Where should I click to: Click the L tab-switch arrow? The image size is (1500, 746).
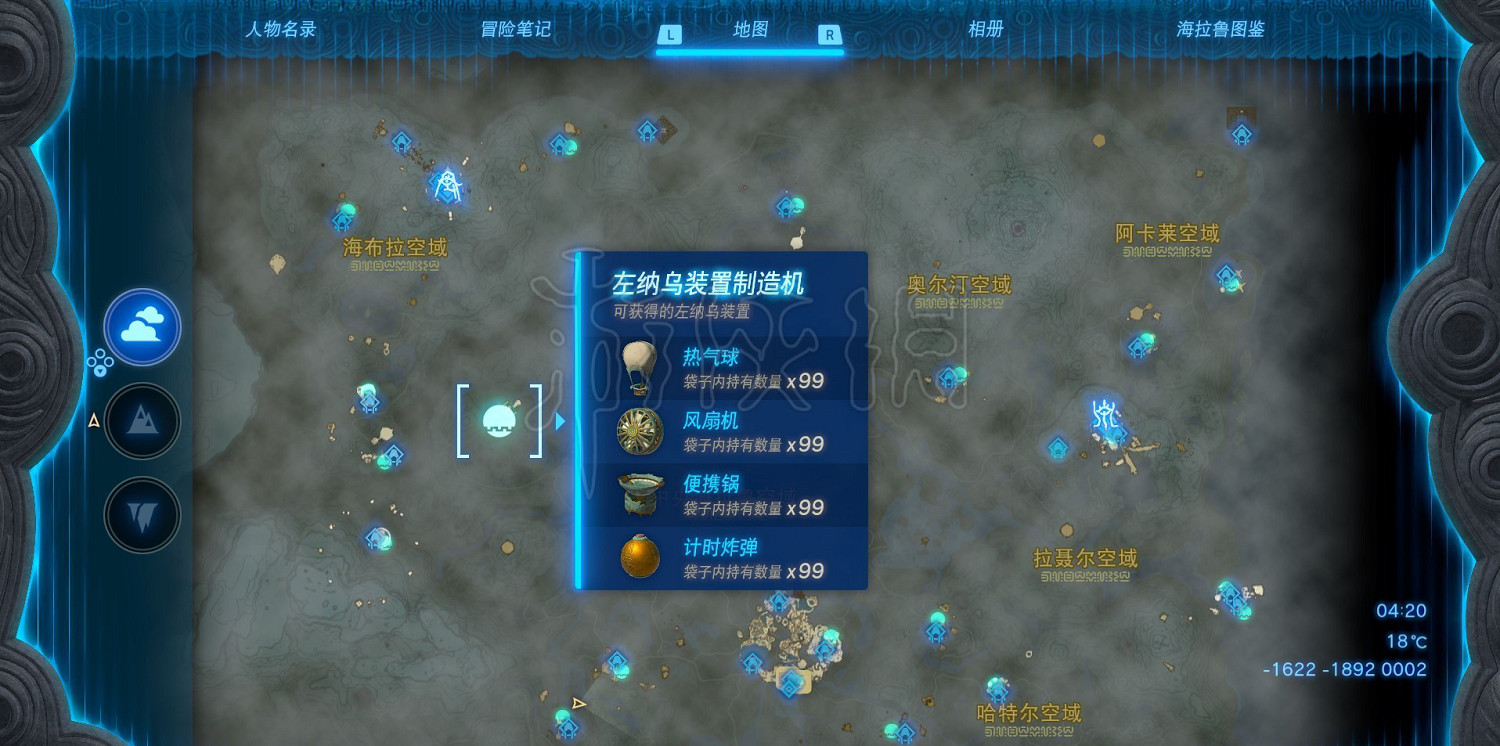668,32
